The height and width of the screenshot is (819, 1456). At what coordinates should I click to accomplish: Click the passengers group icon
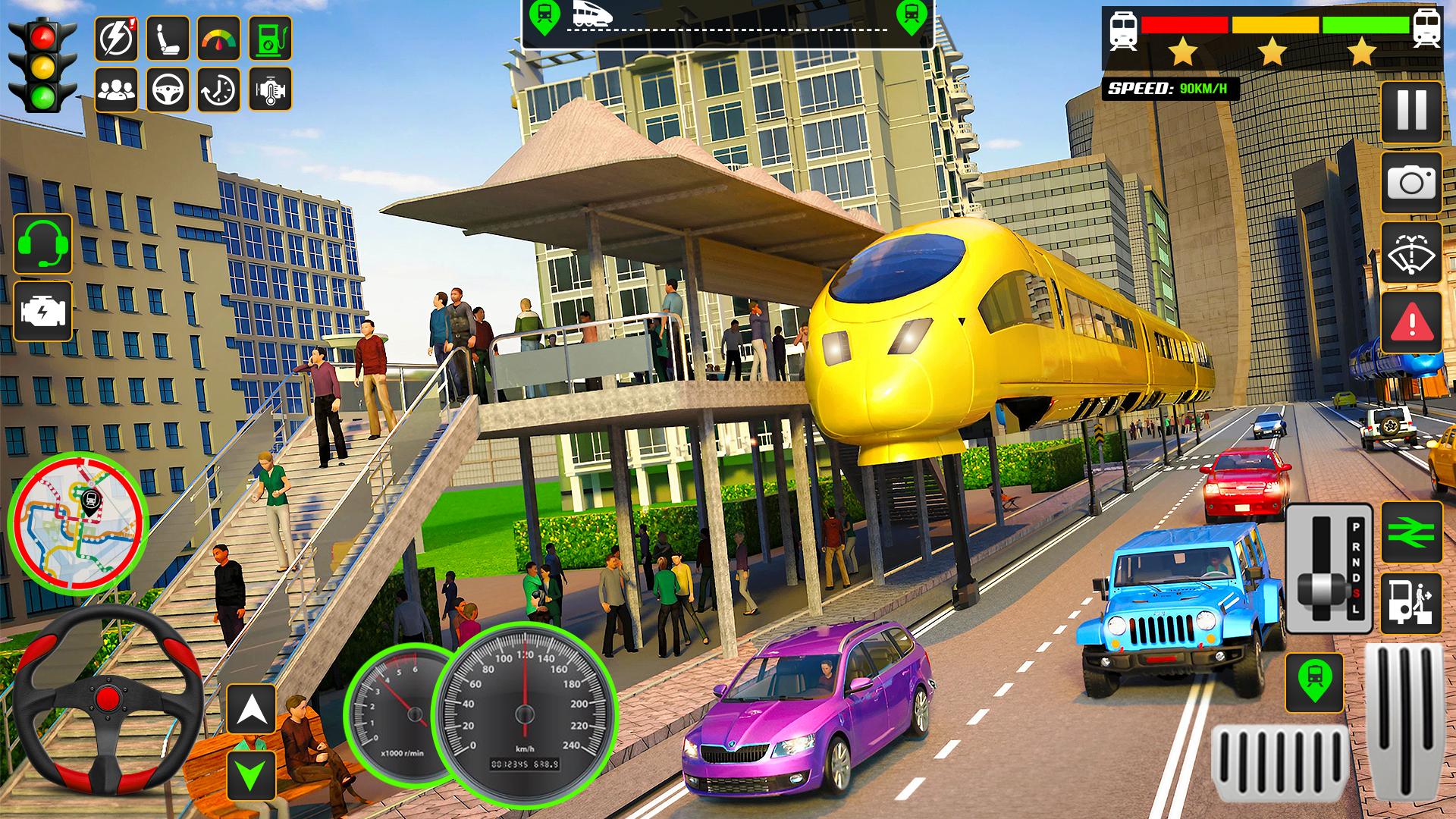coord(116,89)
